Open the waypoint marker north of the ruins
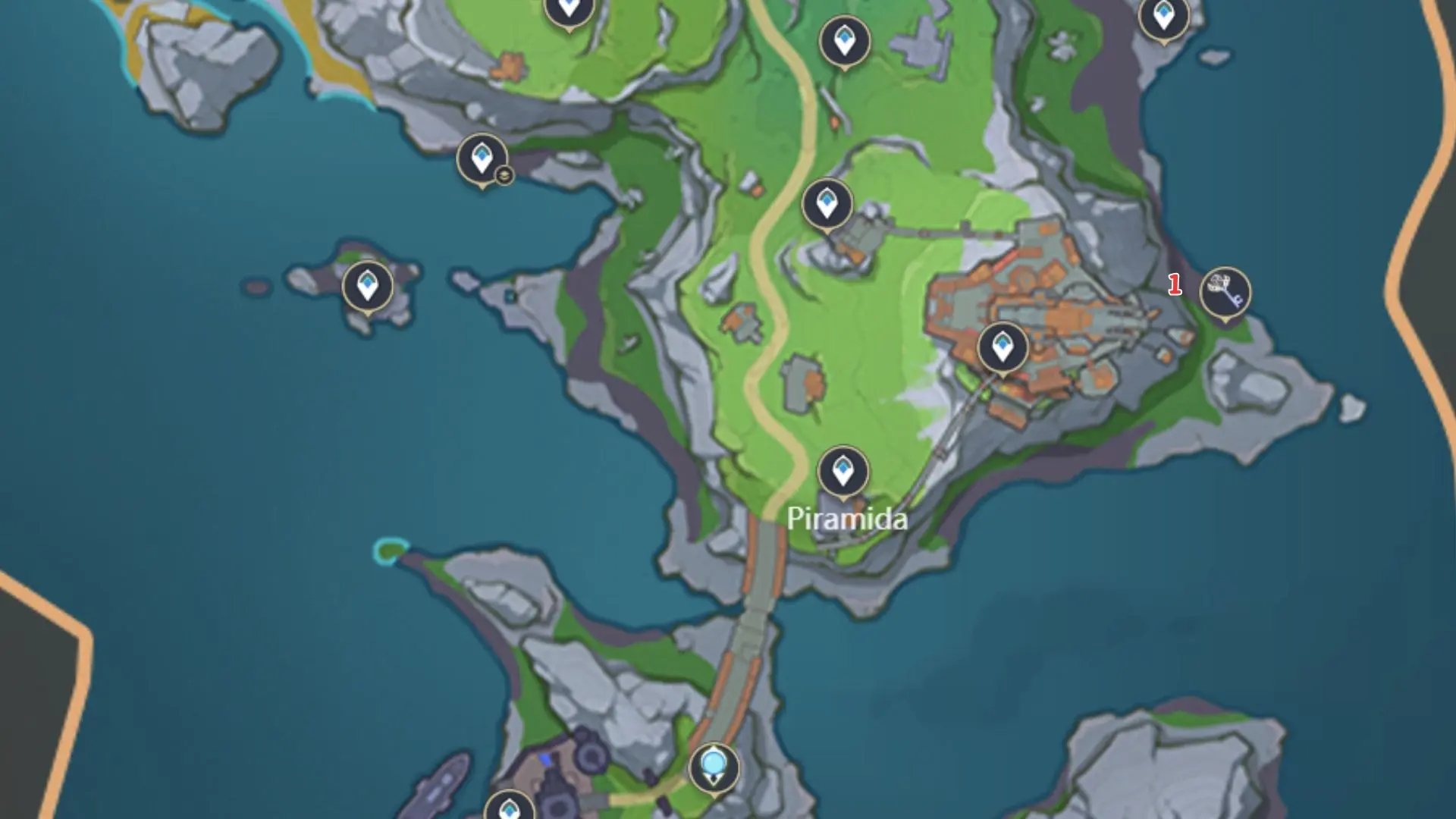This screenshot has width=1456, height=819. click(826, 203)
